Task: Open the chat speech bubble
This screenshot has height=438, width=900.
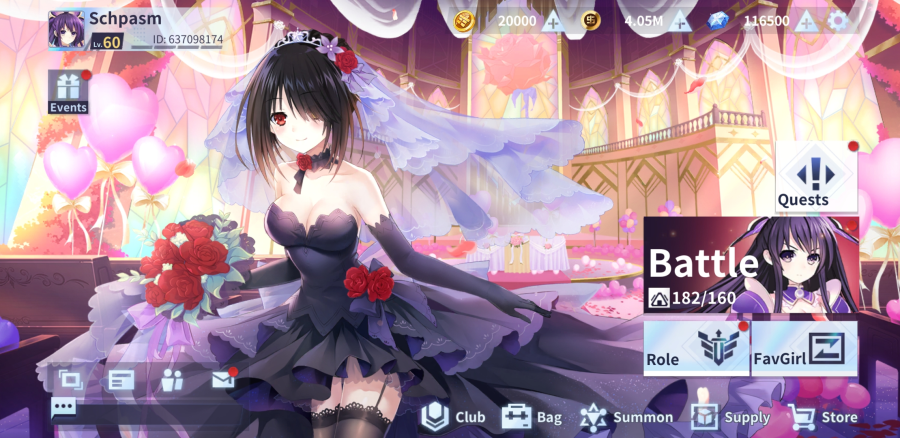Action: point(63,407)
